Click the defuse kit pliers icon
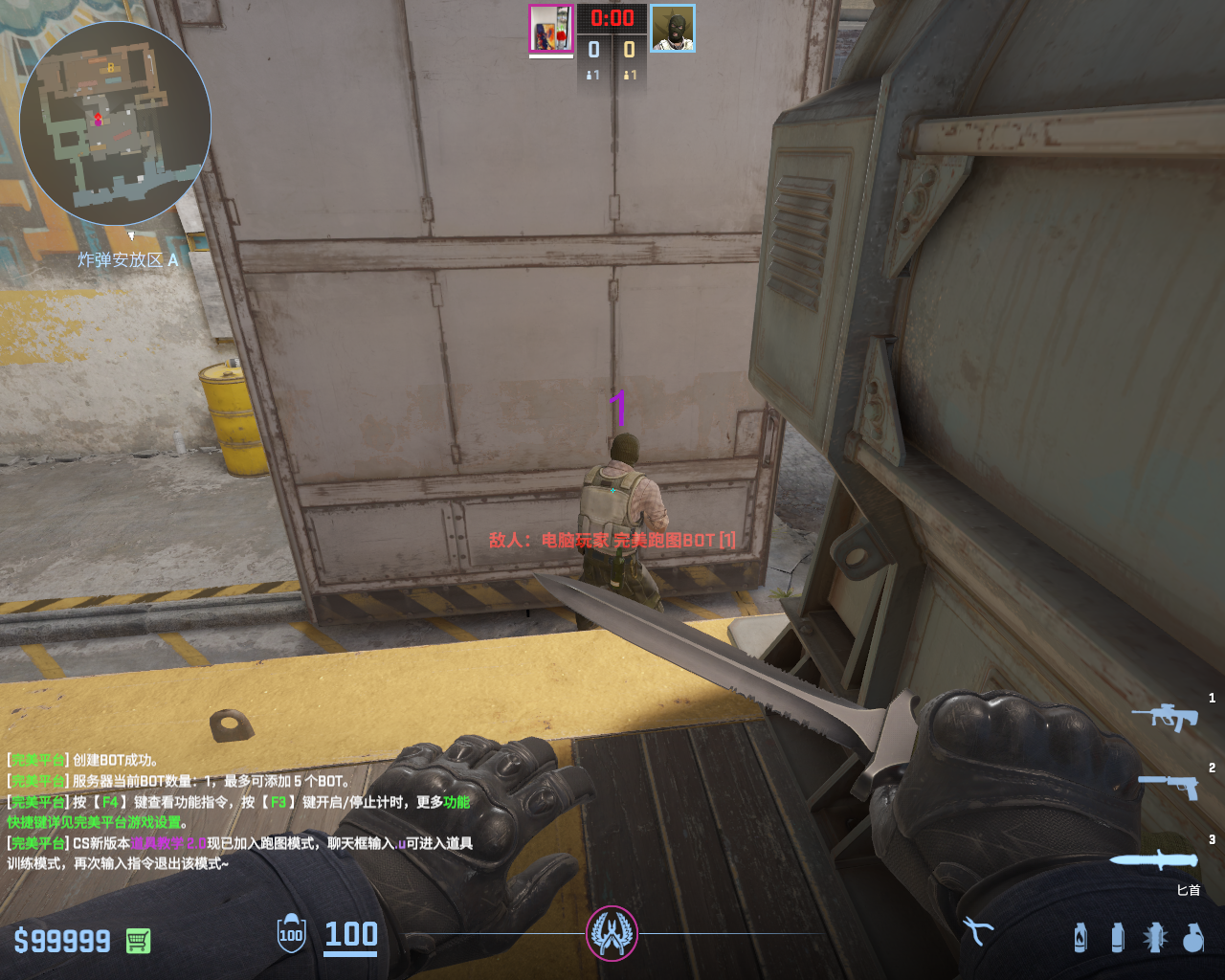The width and height of the screenshot is (1225, 980). pos(977,930)
